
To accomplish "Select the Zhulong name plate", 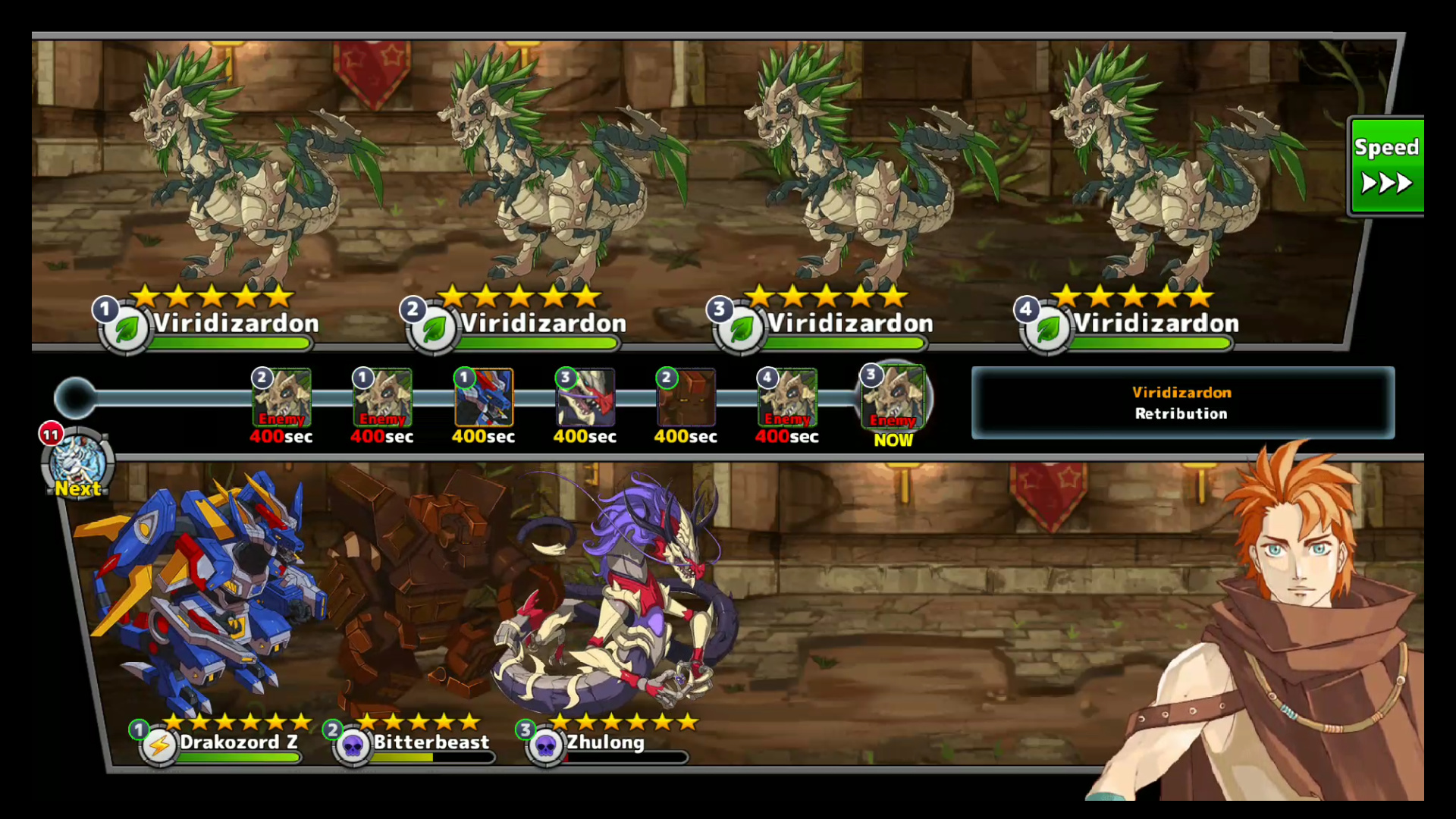I will point(605,742).
